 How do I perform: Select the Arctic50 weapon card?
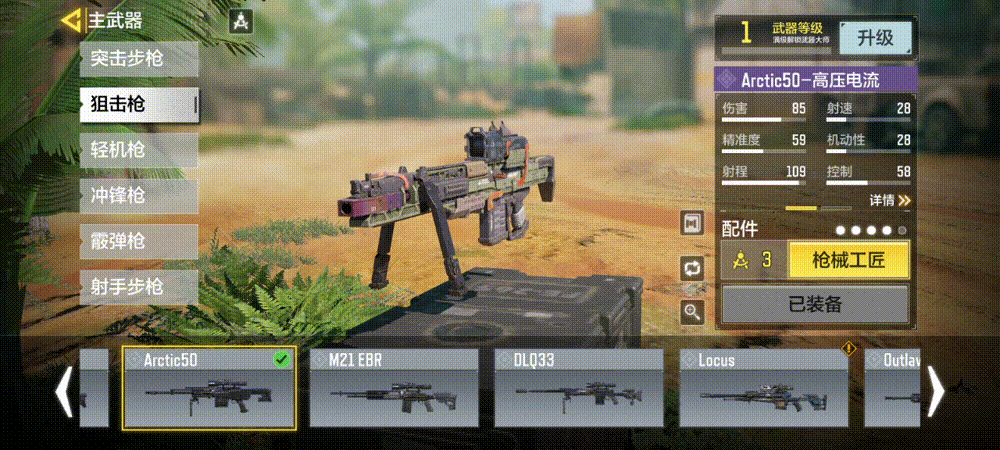209,389
